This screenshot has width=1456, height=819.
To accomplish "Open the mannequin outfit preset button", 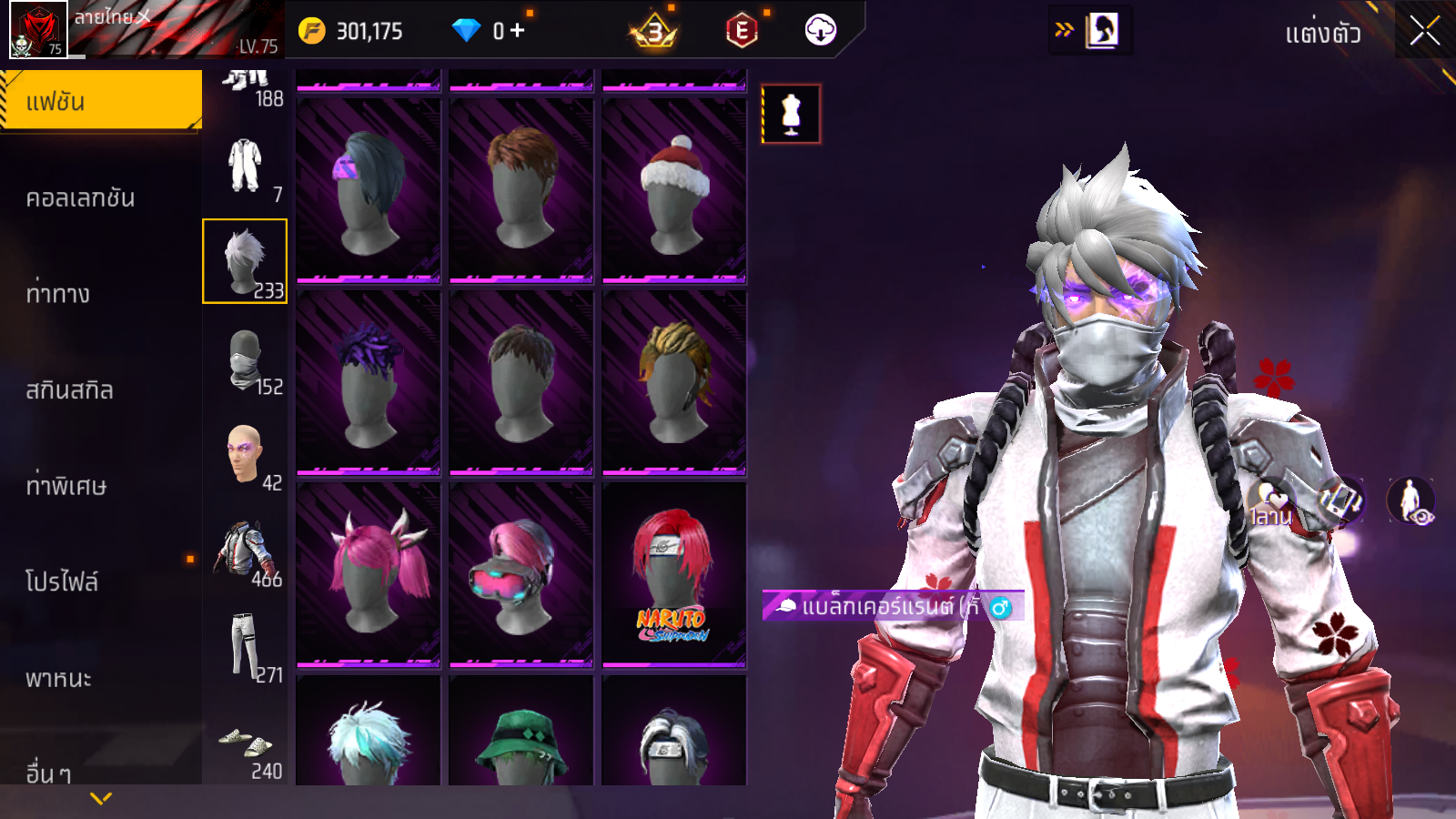I will tap(791, 115).
